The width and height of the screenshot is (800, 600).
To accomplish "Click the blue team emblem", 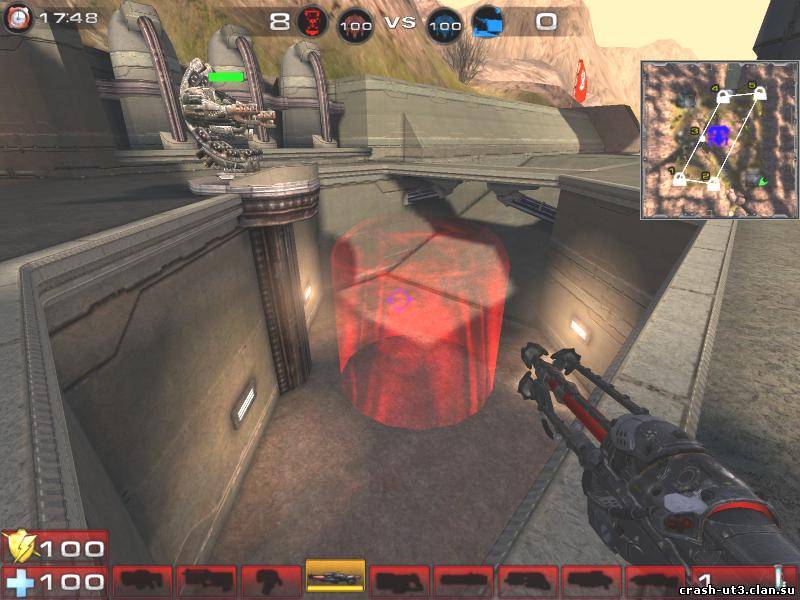I will pyautogui.click(x=488, y=22).
